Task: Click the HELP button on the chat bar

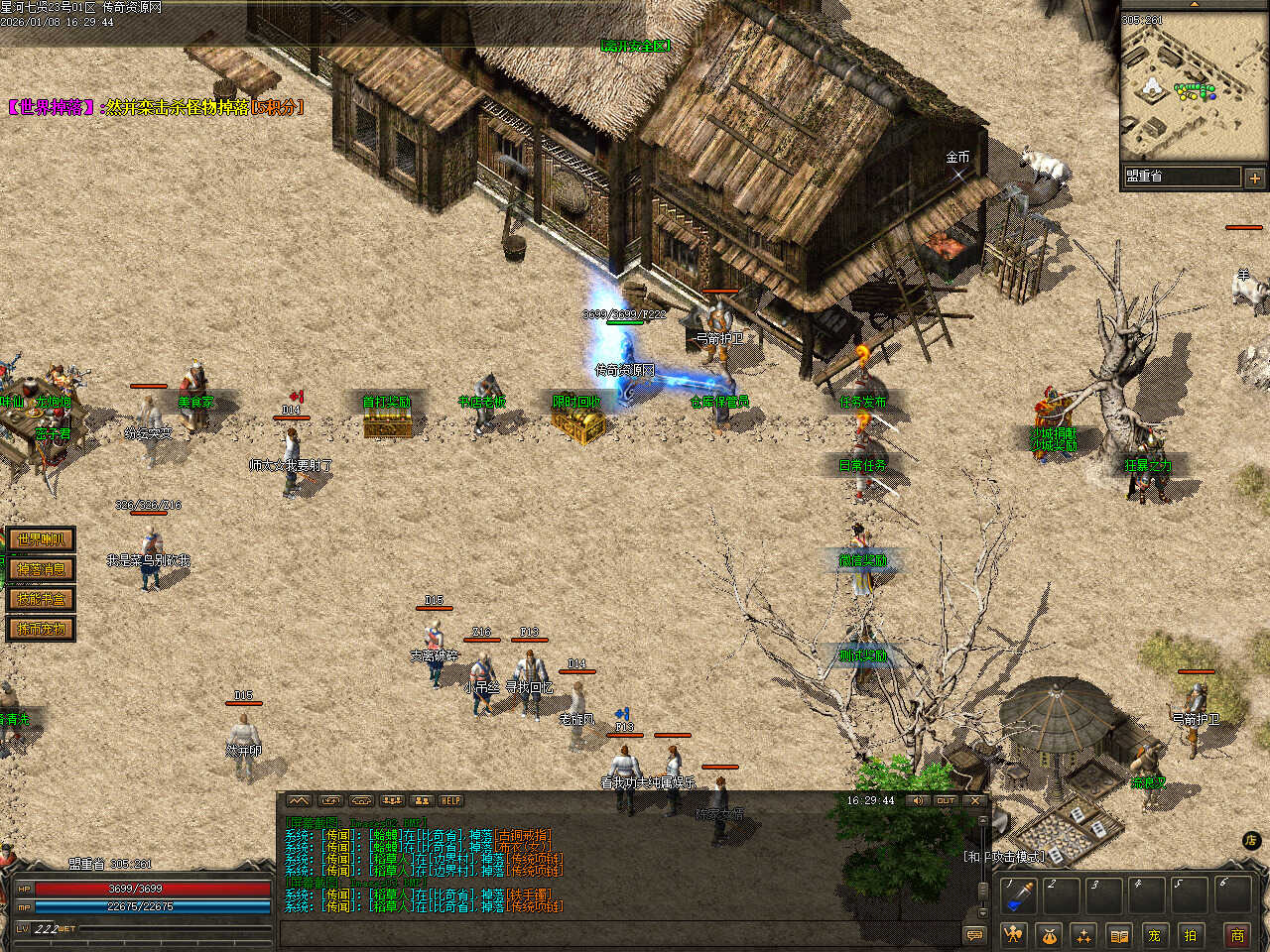Action: (x=451, y=801)
